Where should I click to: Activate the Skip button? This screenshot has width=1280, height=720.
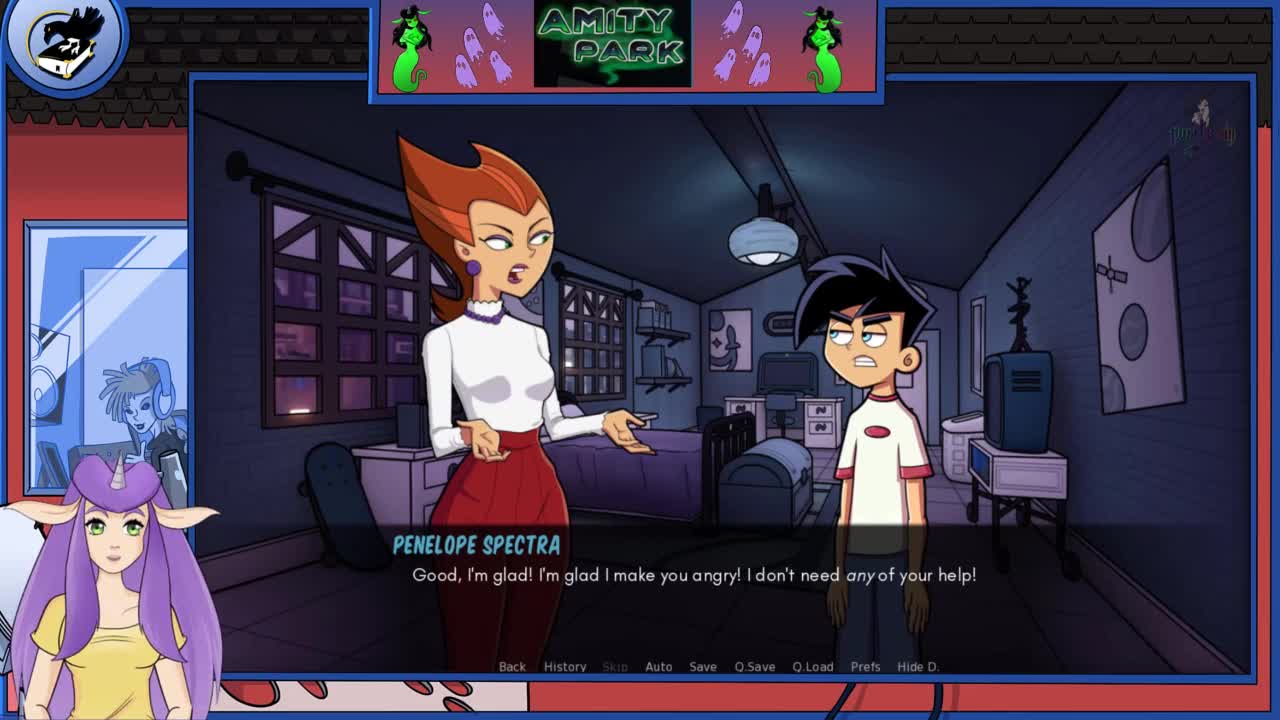click(615, 667)
